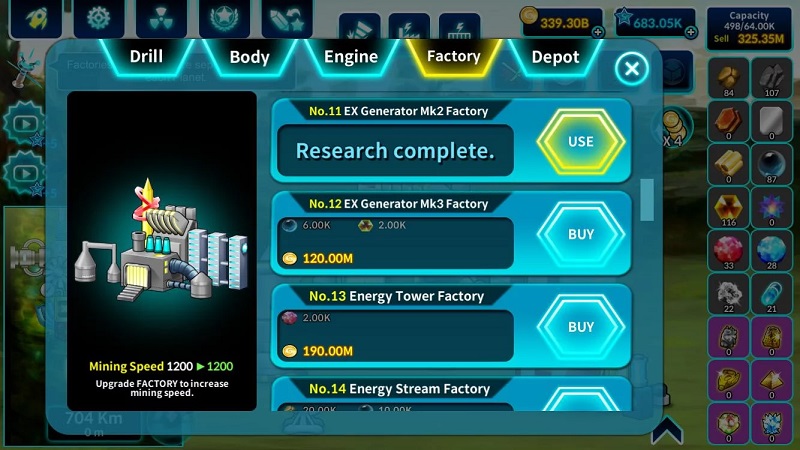Close the upgrade panel
This screenshot has height=450, width=800.
[x=631, y=69]
